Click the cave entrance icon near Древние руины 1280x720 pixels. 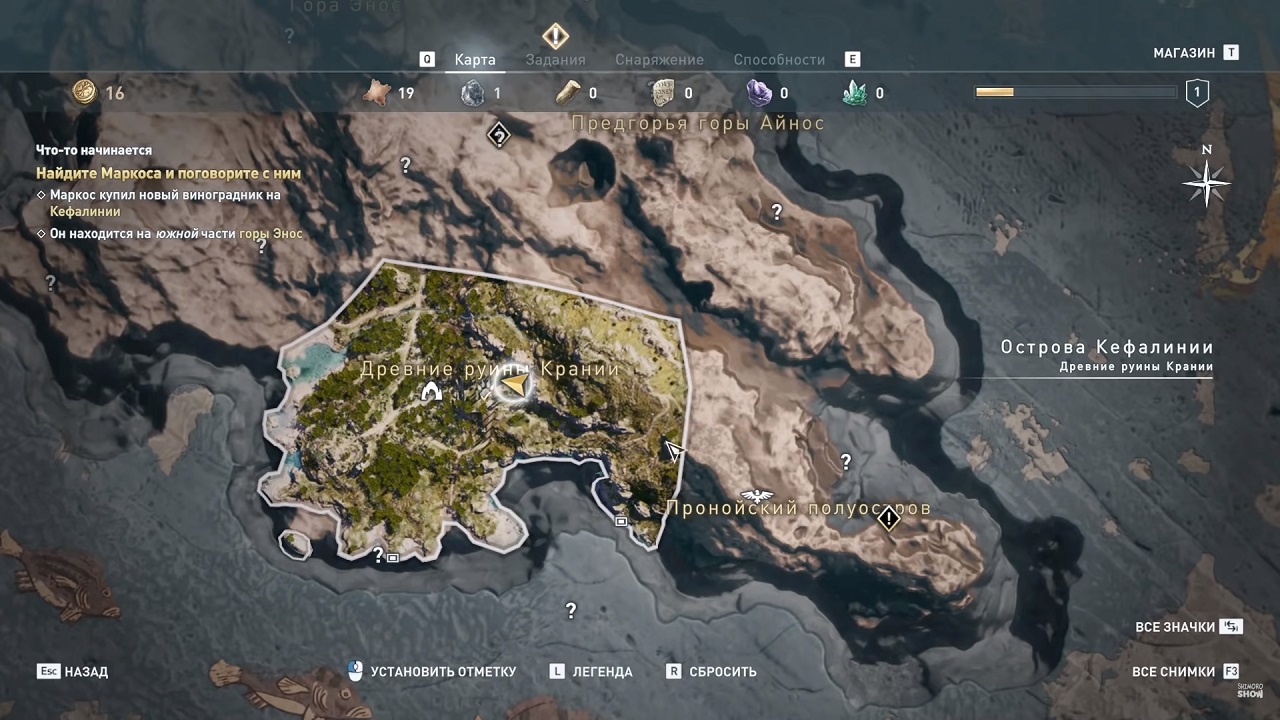click(432, 391)
